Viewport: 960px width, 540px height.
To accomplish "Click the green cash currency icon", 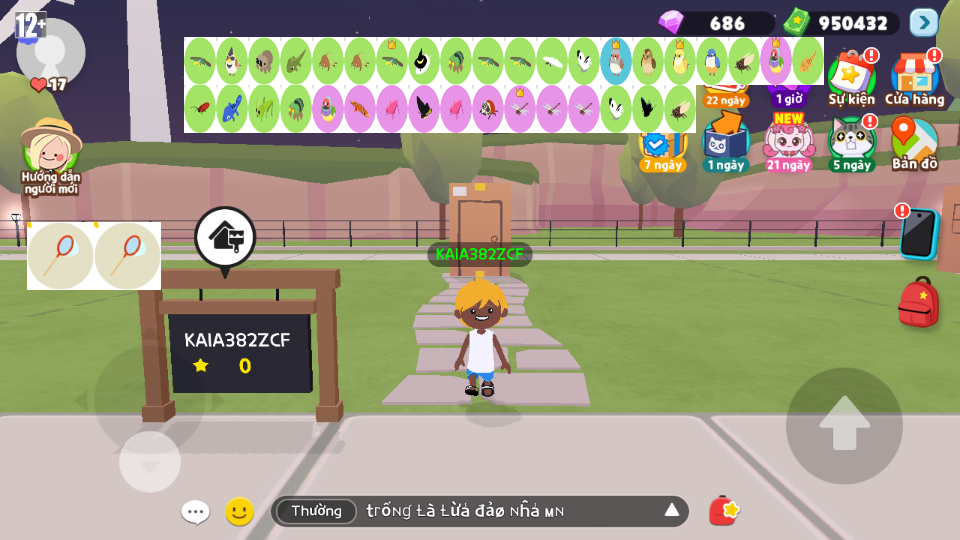I will 796,22.
